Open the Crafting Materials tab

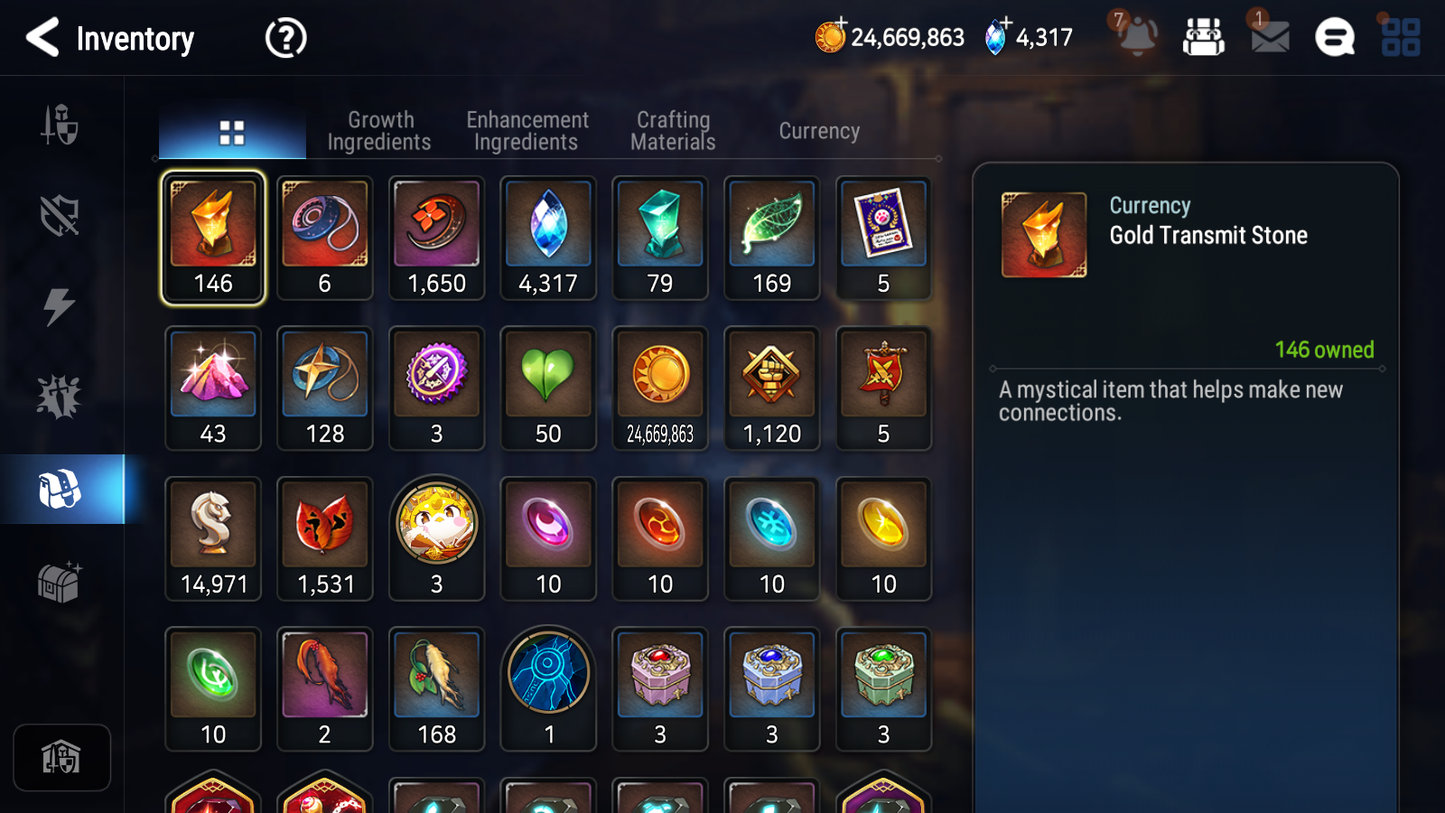tap(672, 130)
